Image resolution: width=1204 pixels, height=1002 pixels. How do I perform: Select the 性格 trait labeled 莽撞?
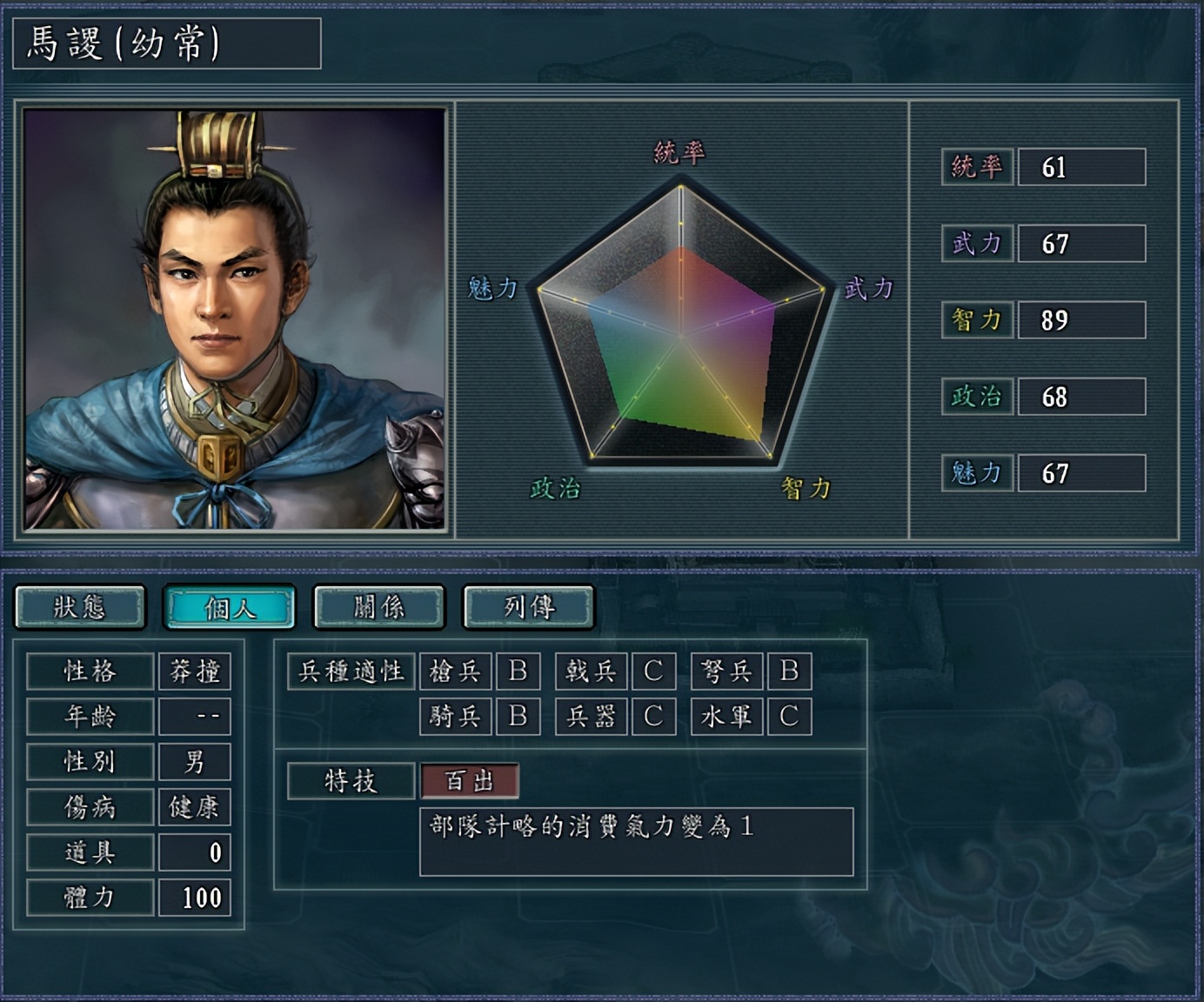(x=195, y=671)
